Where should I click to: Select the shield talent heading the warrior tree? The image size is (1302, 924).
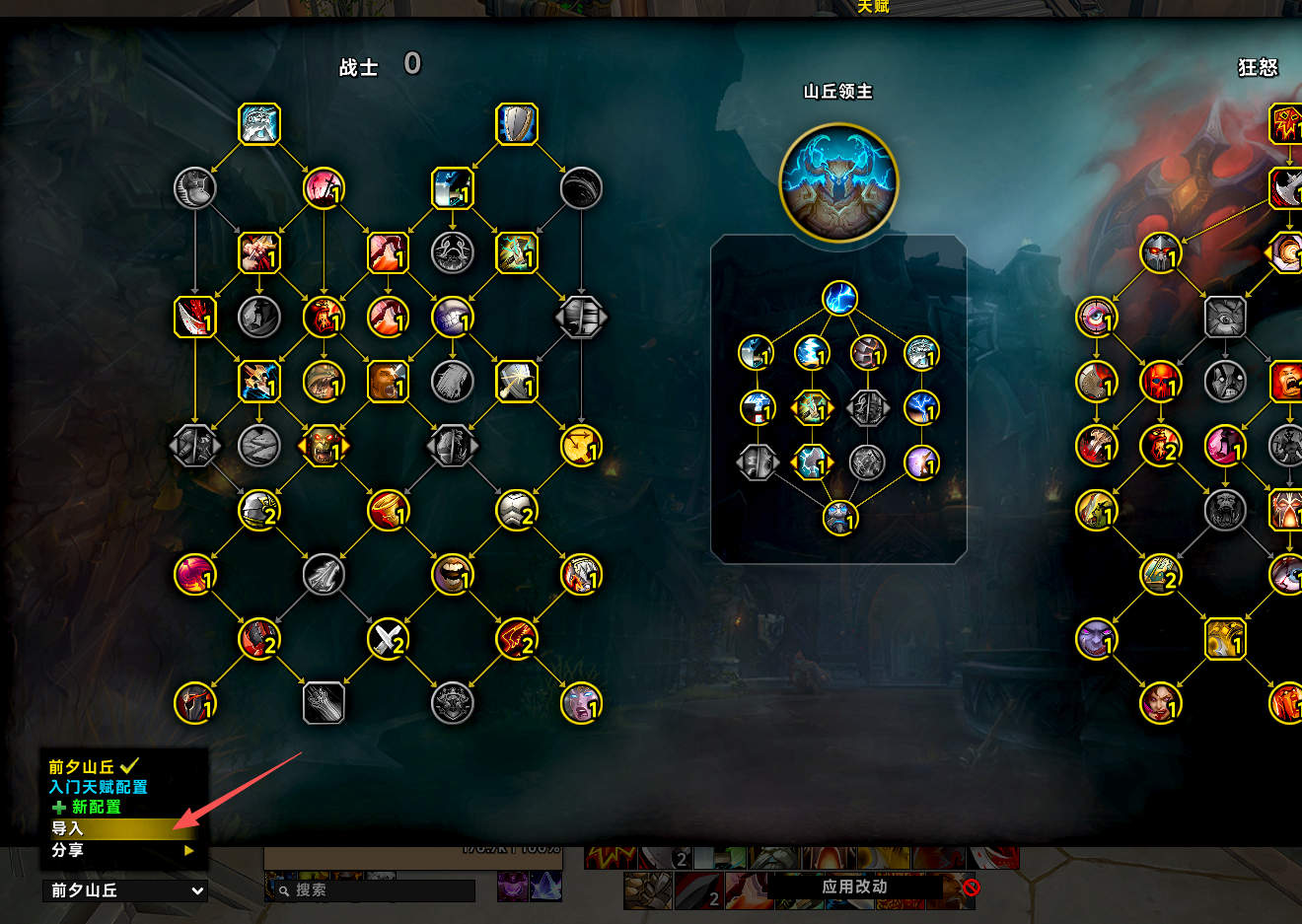pyautogui.click(x=517, y=124)
